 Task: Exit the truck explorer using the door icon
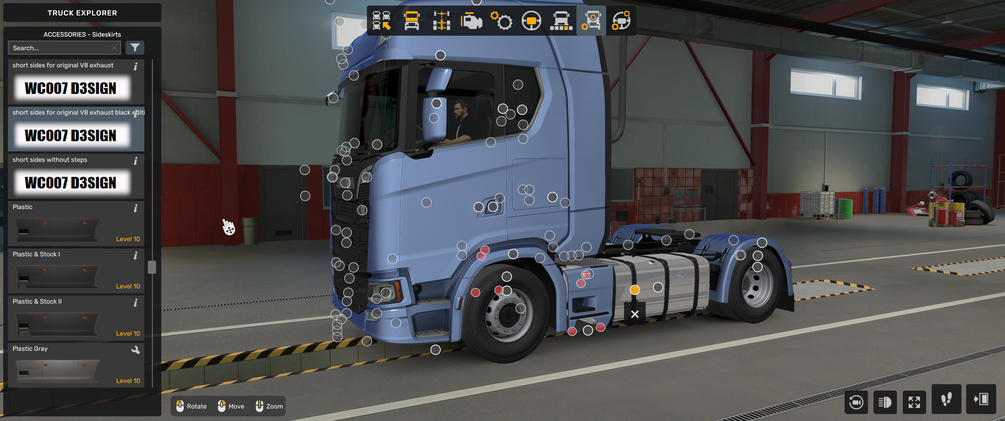tap(981, 399)
